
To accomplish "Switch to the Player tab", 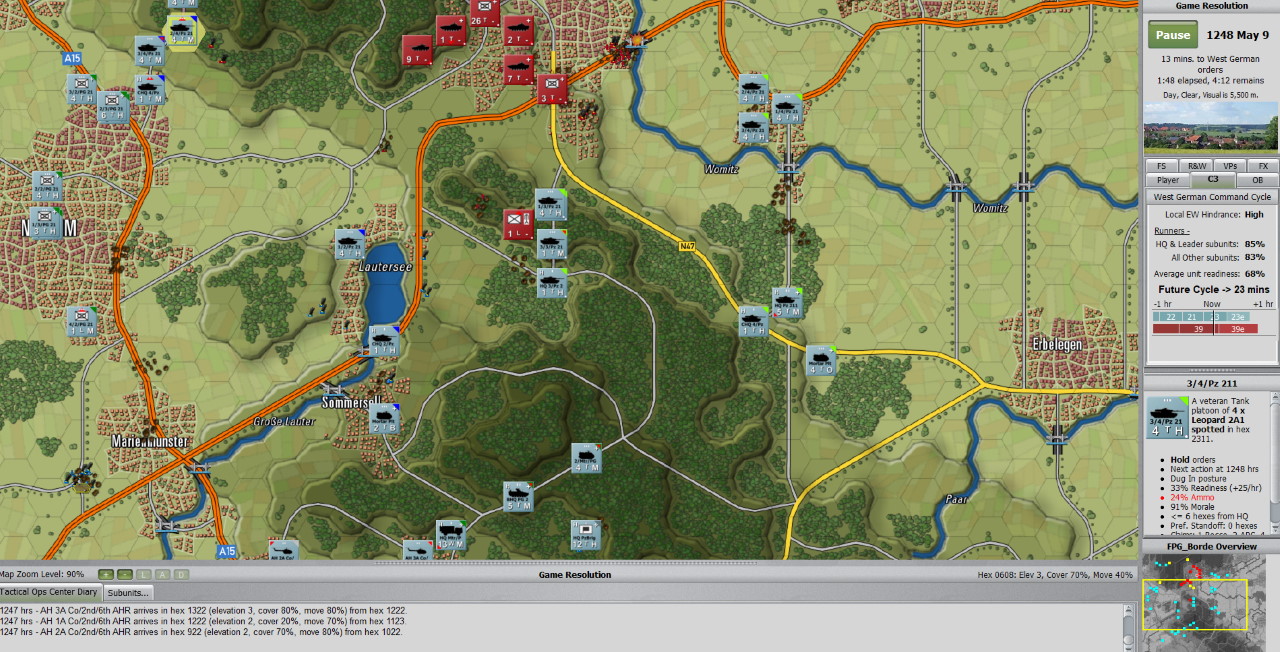I will (1167, 180).
